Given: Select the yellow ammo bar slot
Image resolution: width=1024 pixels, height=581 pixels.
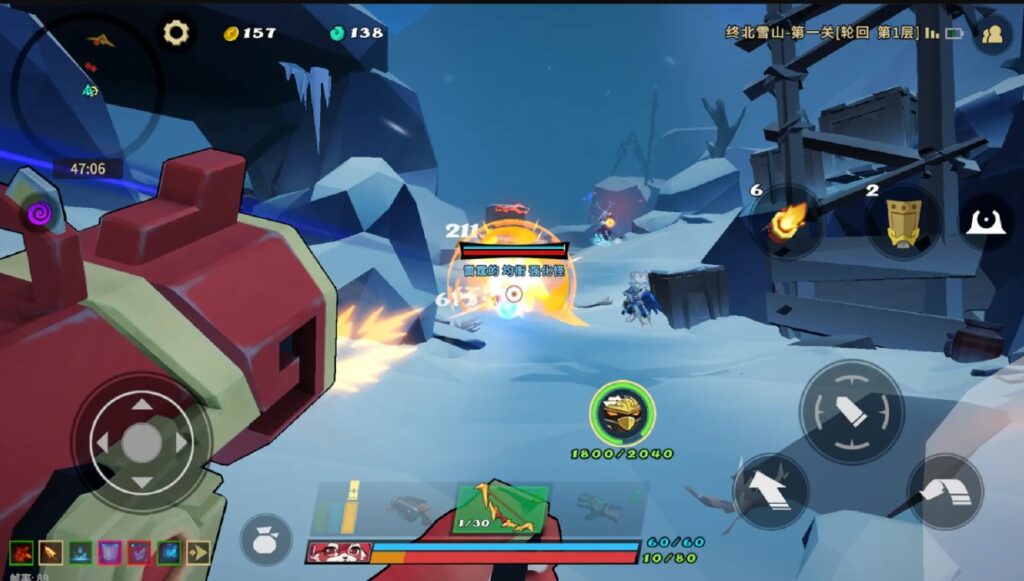Looking at the screenshot, I should 349,507.
